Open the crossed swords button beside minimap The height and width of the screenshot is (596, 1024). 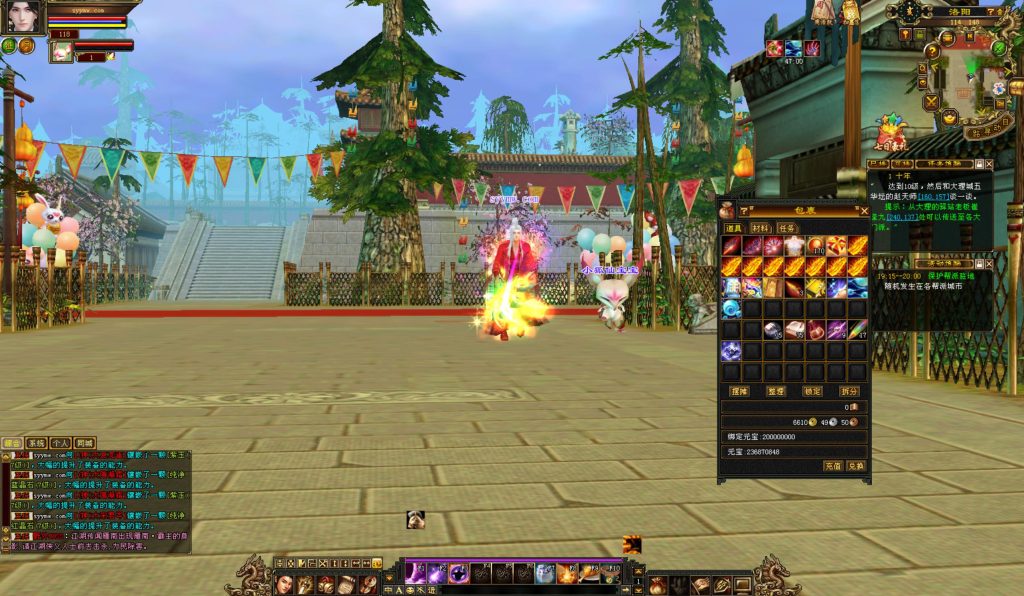pyautogui.click(x=932, y=102)
